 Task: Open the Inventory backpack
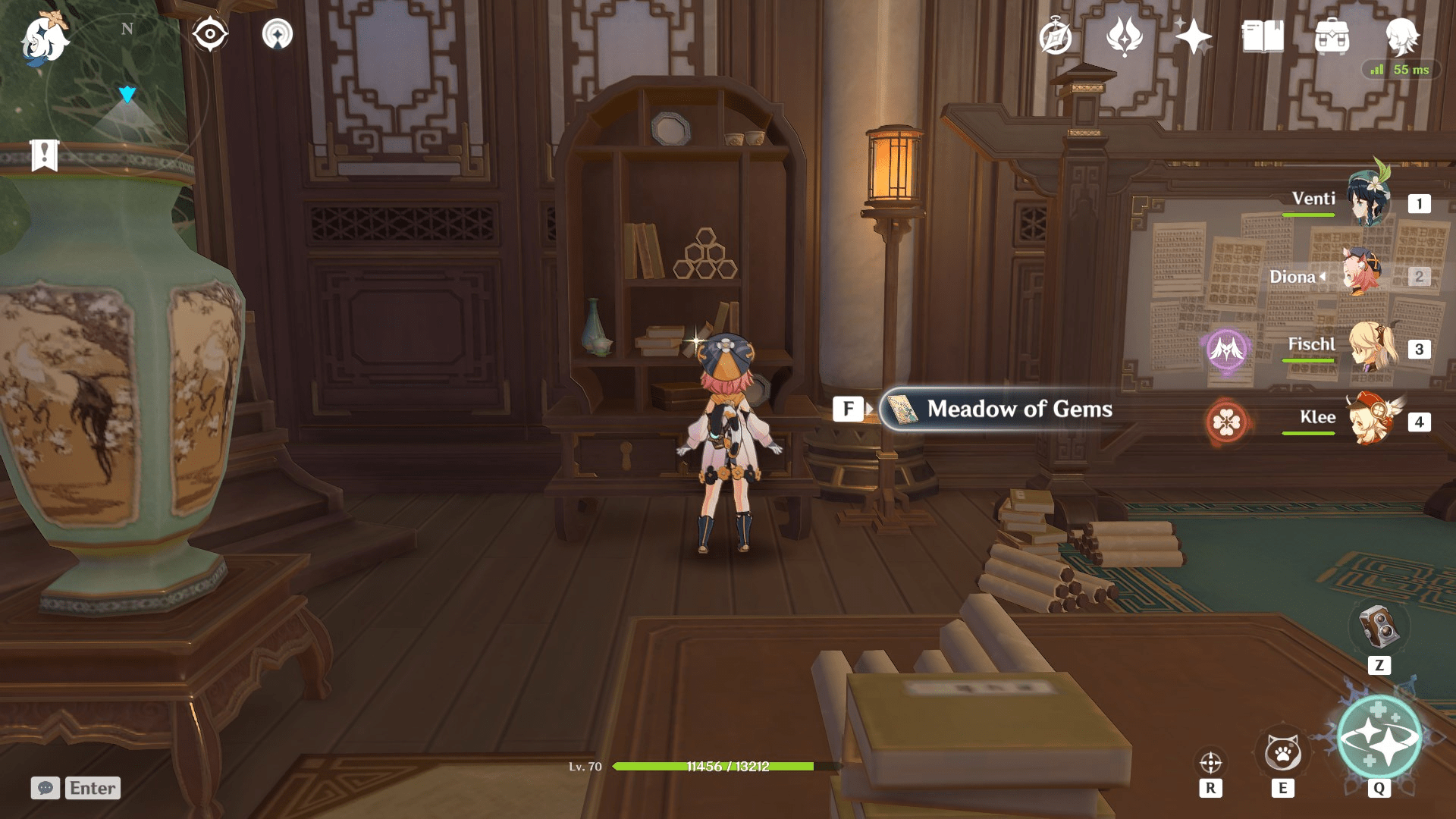[1332, 35]
